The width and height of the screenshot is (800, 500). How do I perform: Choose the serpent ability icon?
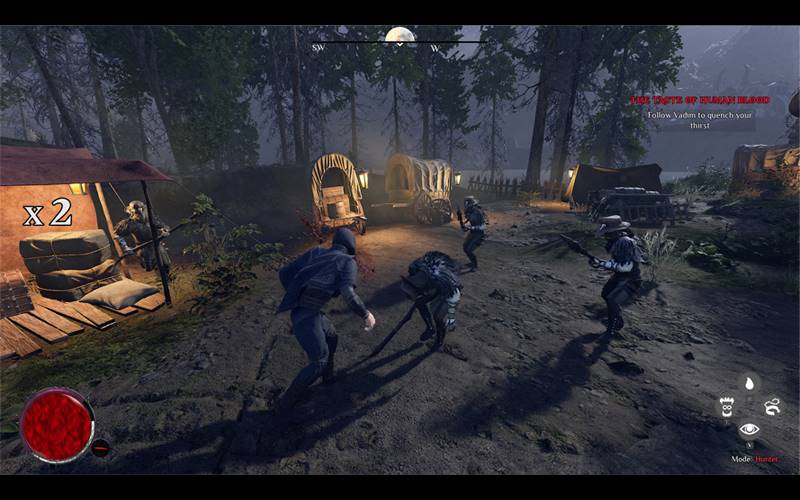[772, 406]
